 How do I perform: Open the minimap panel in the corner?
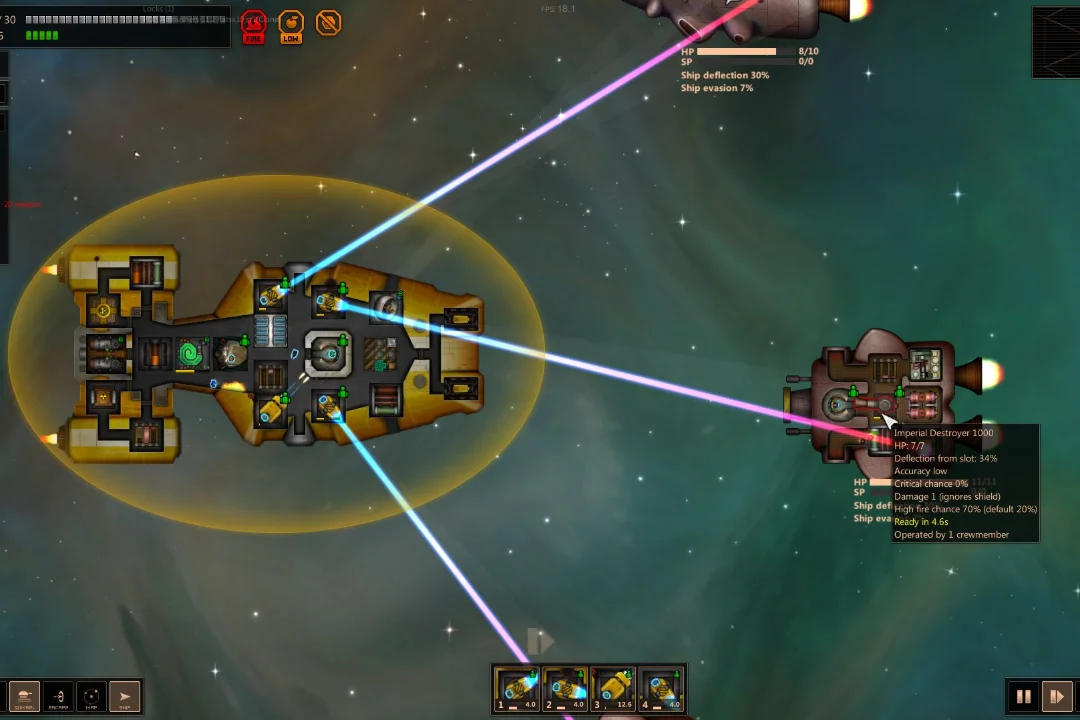click(x=1056, y=43)
